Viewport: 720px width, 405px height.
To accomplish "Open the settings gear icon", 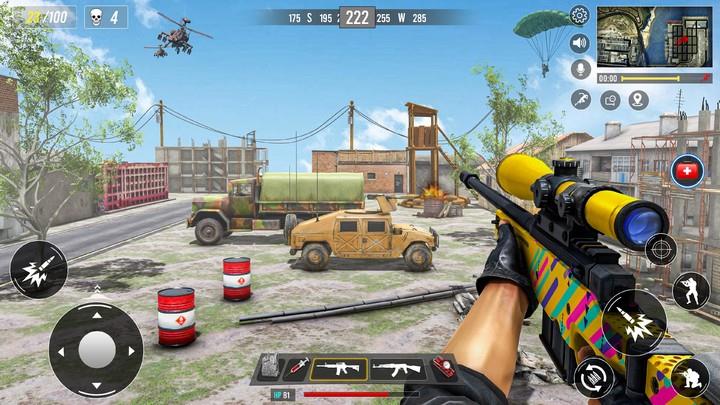I will (579, 15).
